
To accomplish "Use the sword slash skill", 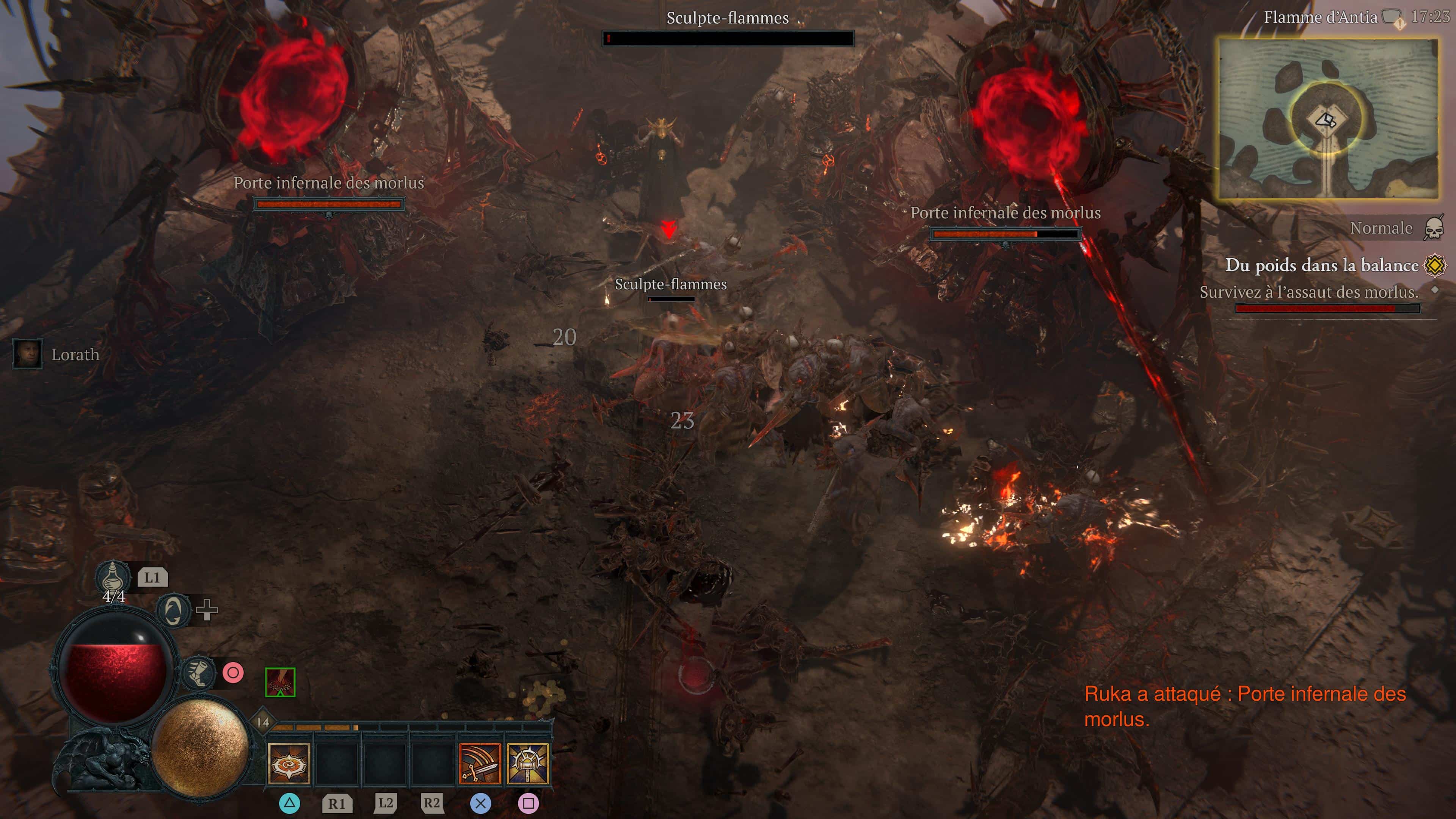I will click(x=480, y=764).
